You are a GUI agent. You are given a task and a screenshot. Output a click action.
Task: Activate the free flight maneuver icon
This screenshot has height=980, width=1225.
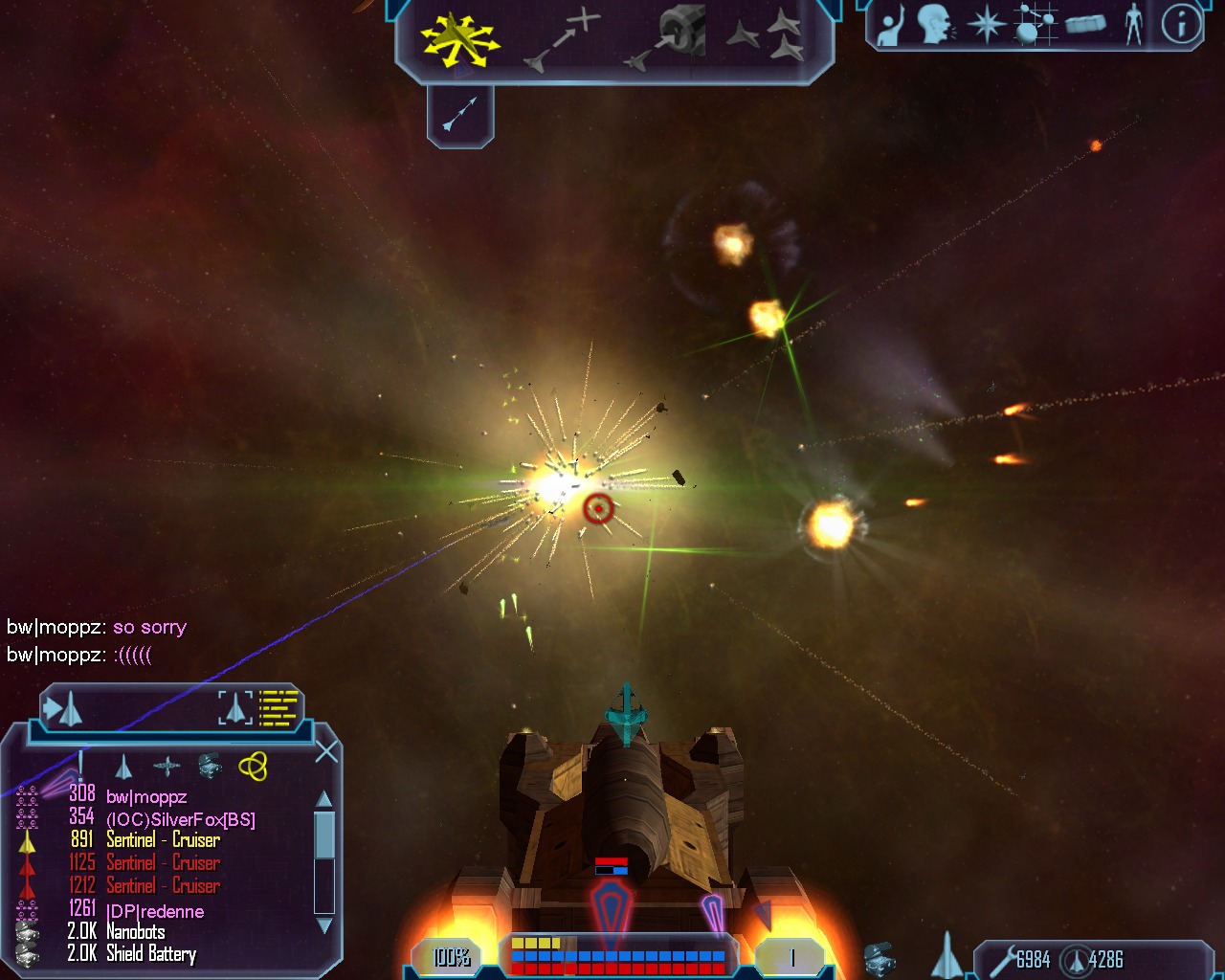[460, 40]
